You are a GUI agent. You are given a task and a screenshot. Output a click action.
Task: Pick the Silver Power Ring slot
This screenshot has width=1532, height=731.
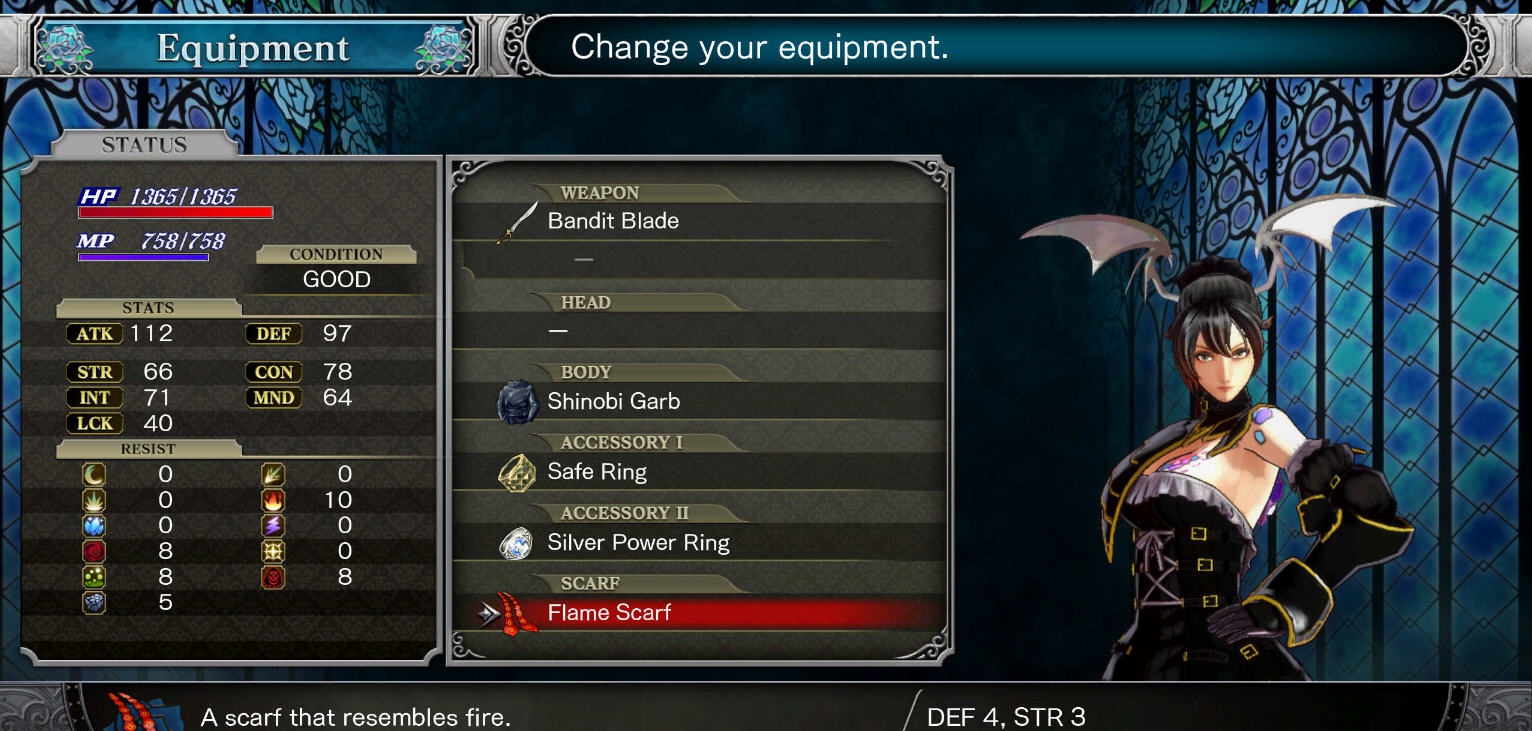point(638,543)
